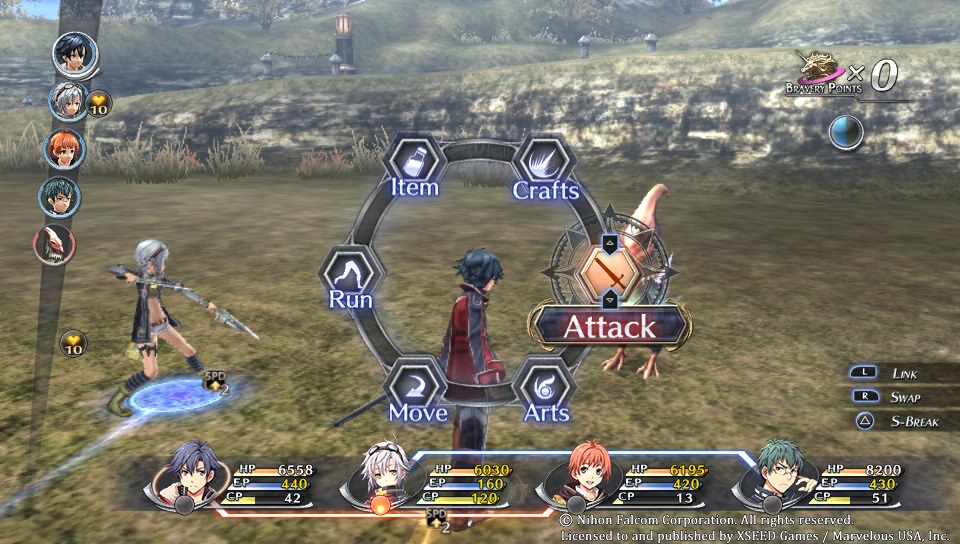Click the enemy monster's turn-order portrait
960x544 pixels.
pos(55,243)
